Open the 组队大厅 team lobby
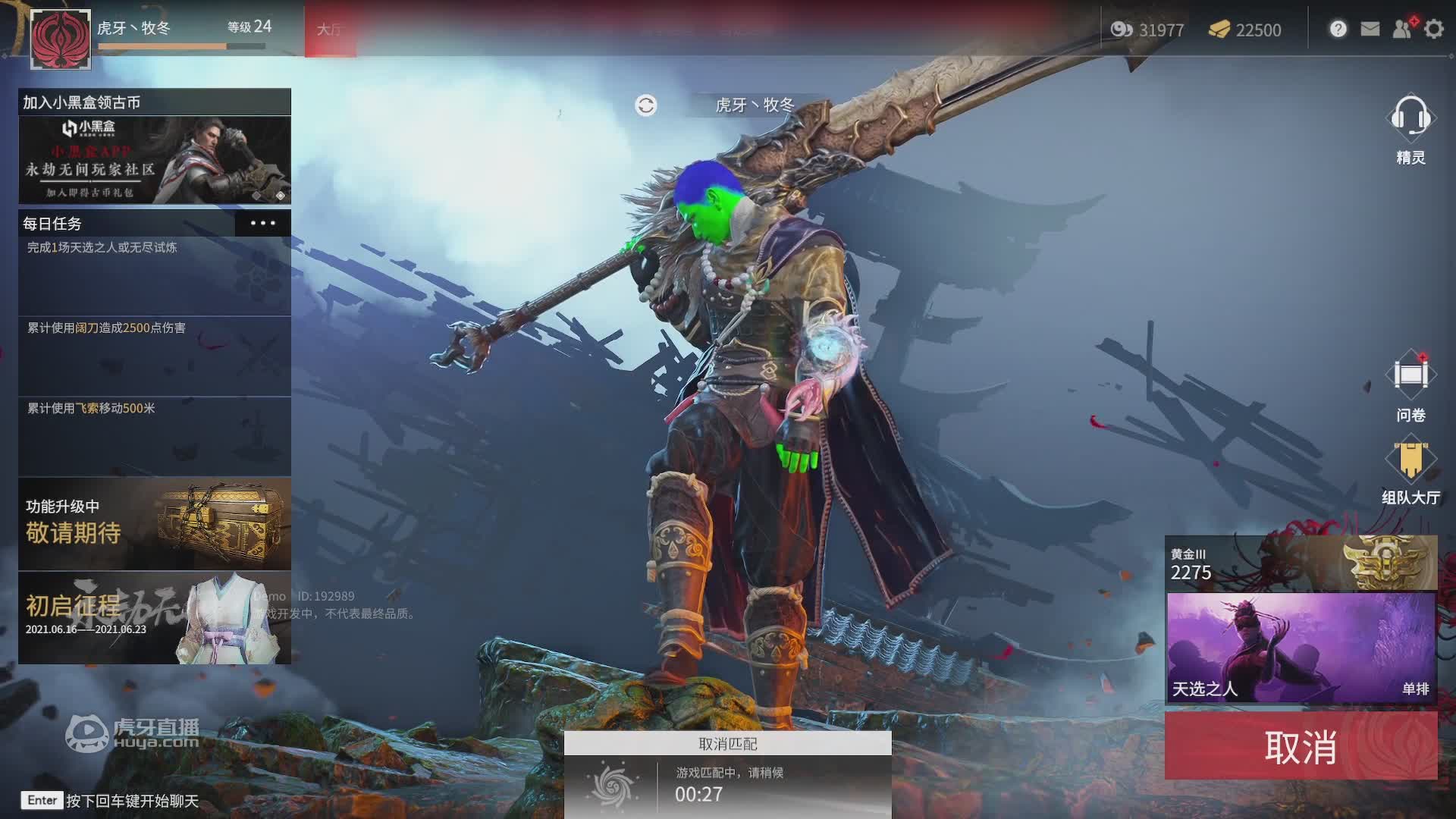 click(x=1410, y=470)
